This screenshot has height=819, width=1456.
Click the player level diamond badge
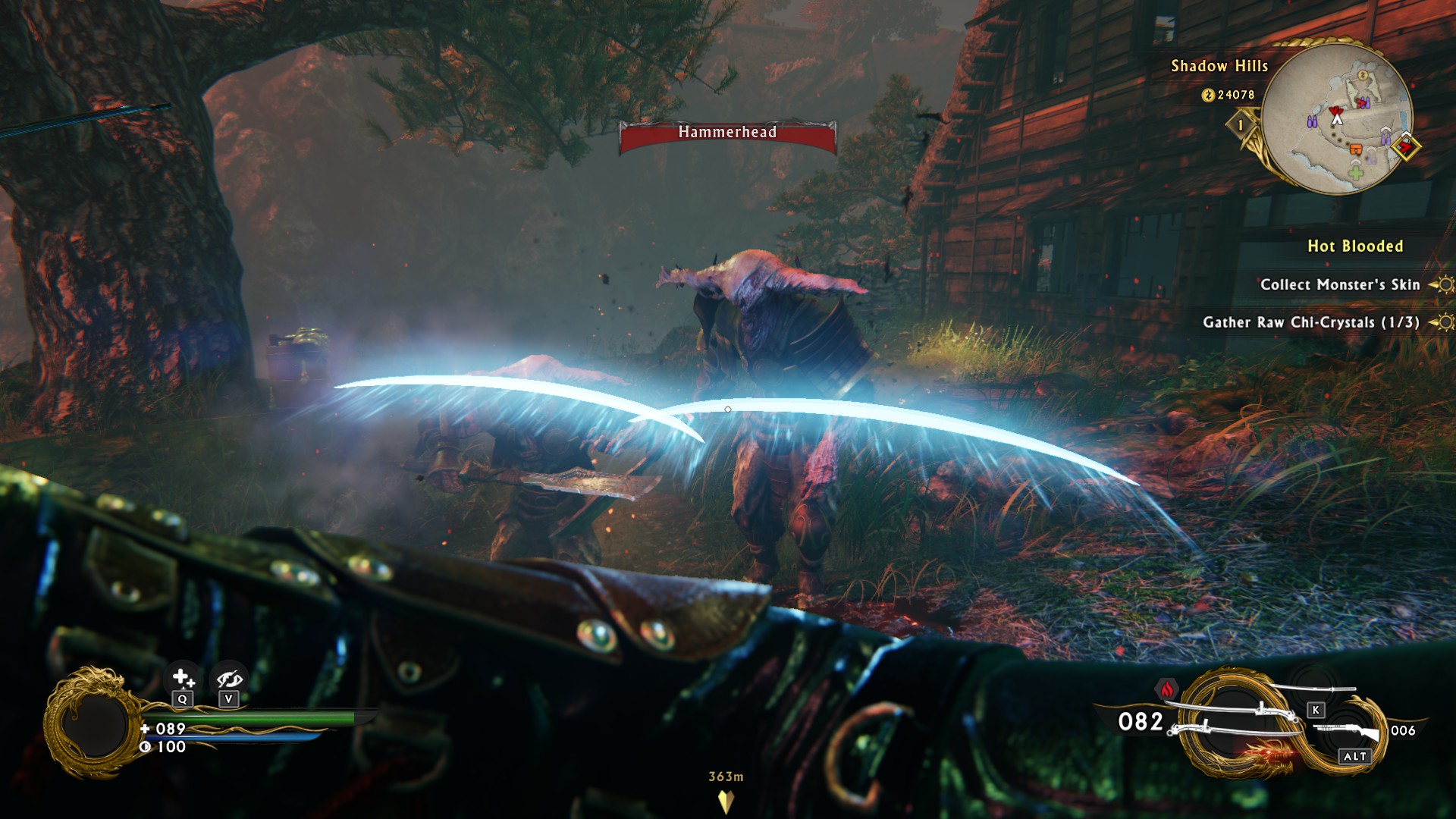[1241, 125]
